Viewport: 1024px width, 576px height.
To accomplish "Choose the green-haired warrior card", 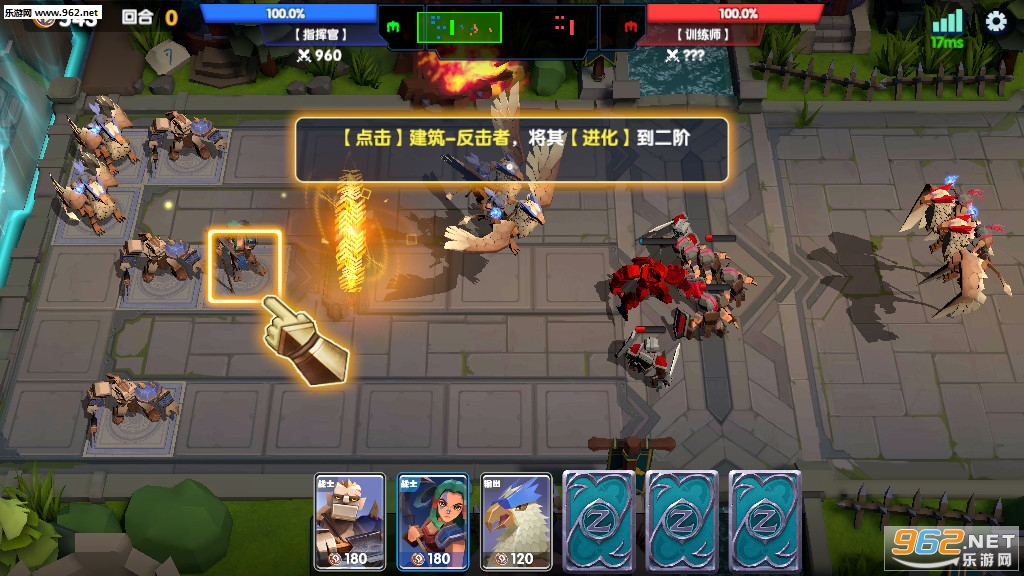I will (x=432, y=519).
